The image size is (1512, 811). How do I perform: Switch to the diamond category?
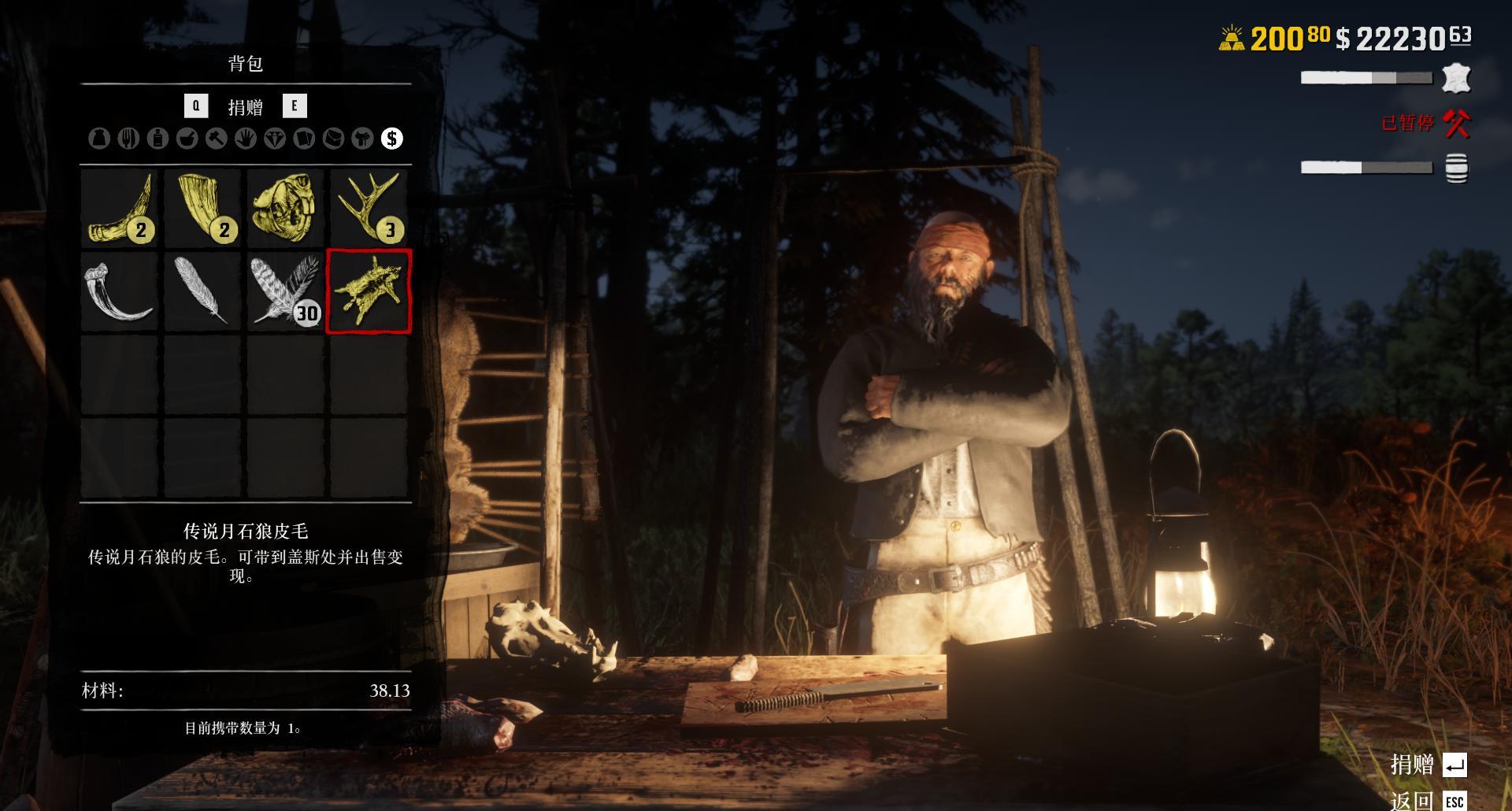click(274, 139)
